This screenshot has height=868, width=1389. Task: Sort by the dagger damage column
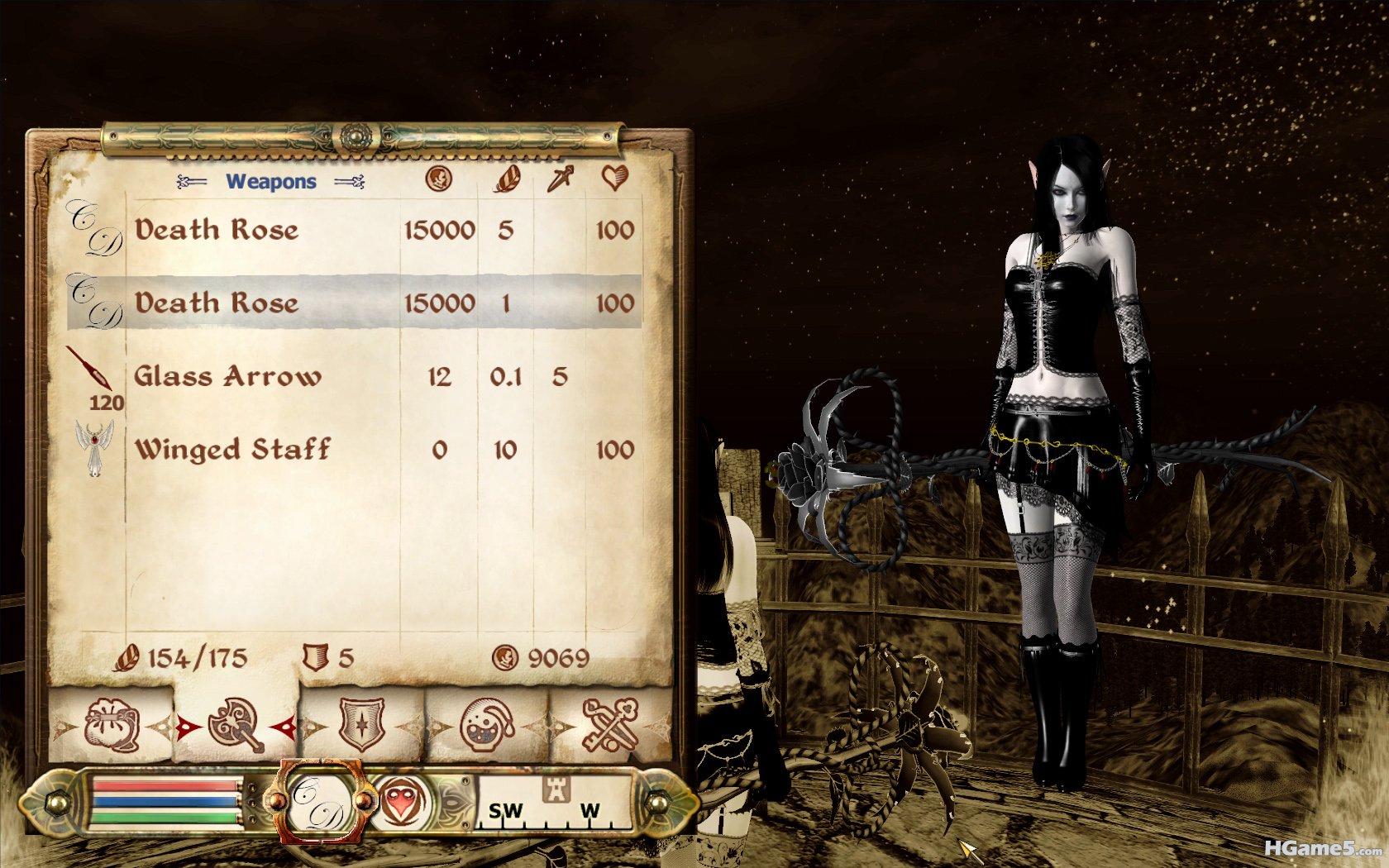[560, 179]
